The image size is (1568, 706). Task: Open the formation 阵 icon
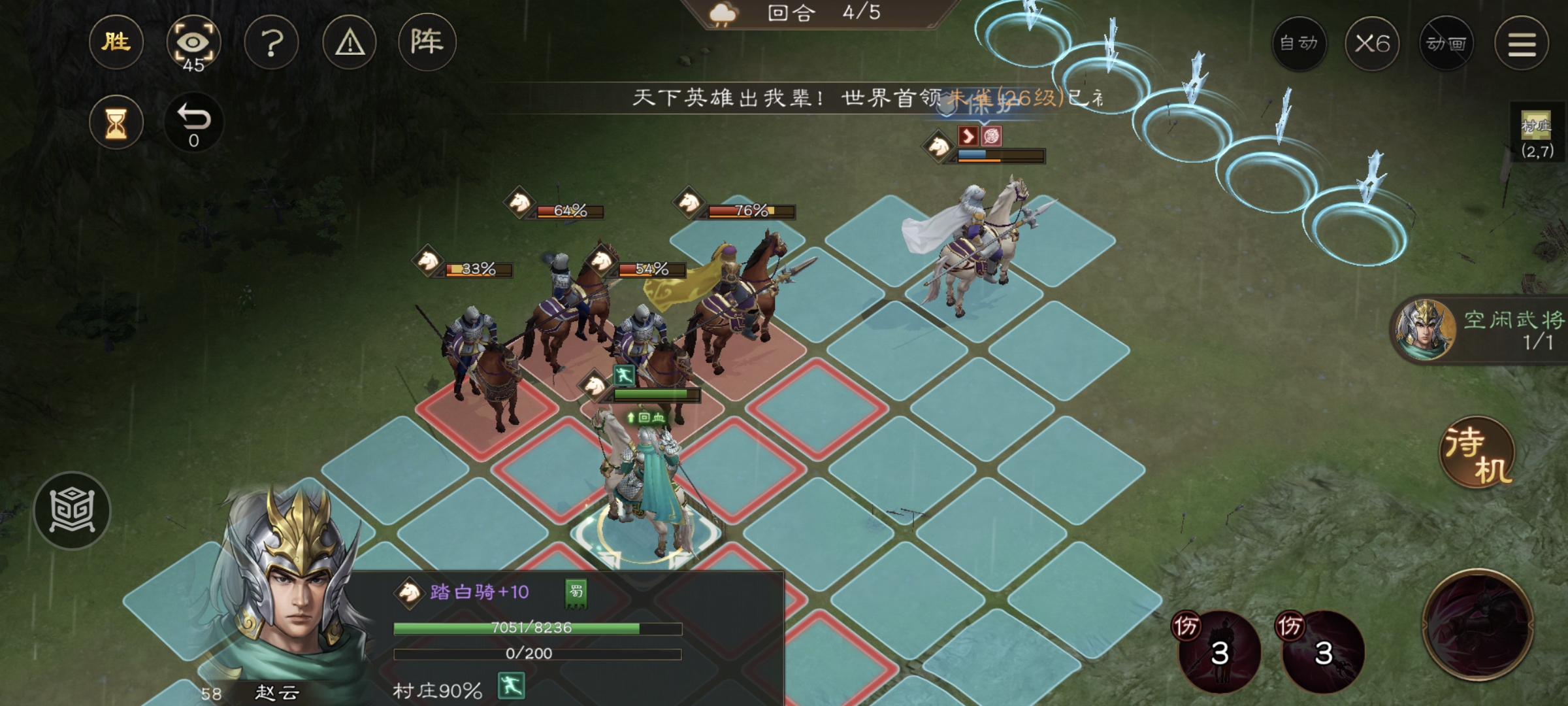pyautogui.click(x=426, y=41)
